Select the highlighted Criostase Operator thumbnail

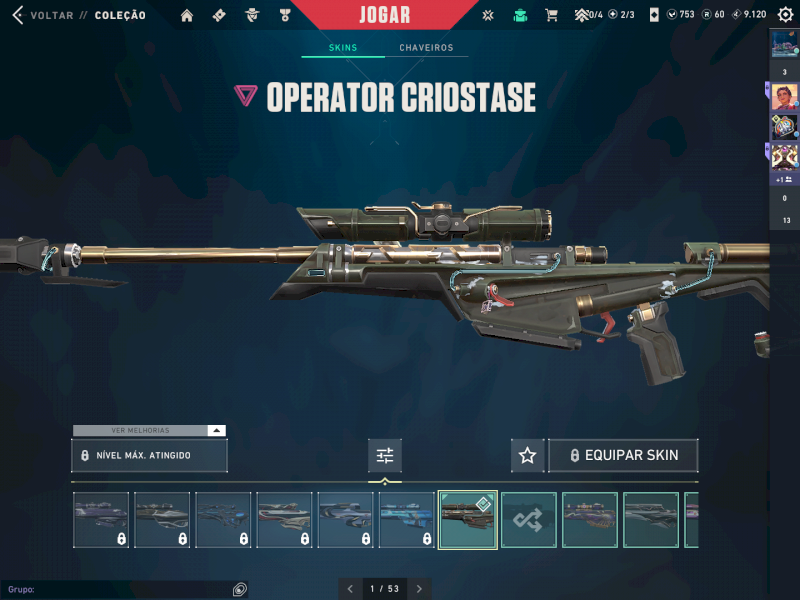[x=467, y=520]
